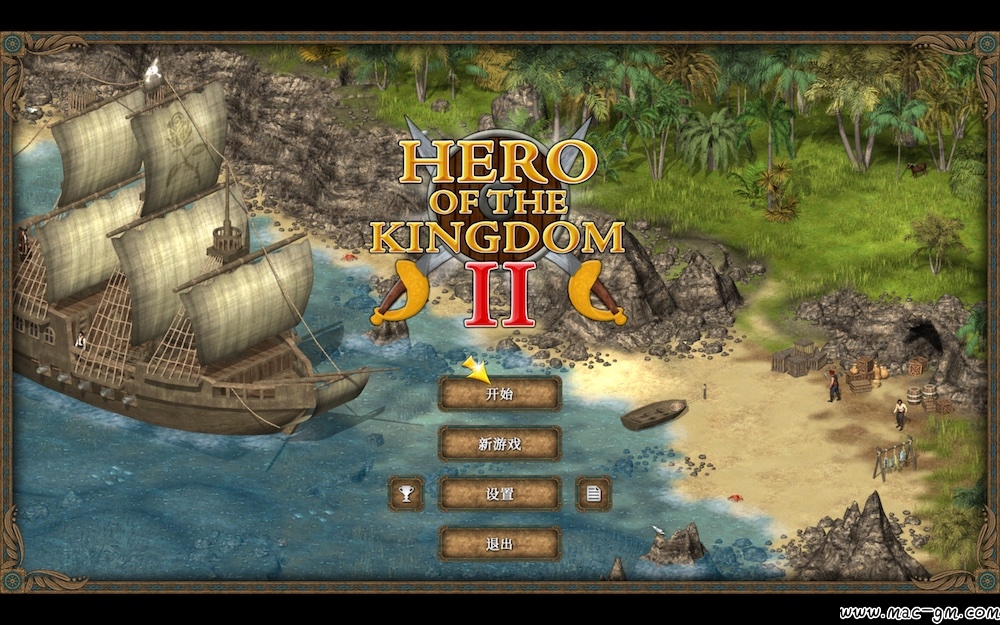Click the 开始 (Start) button
The image size is (1000, 625).
(500, 394)
